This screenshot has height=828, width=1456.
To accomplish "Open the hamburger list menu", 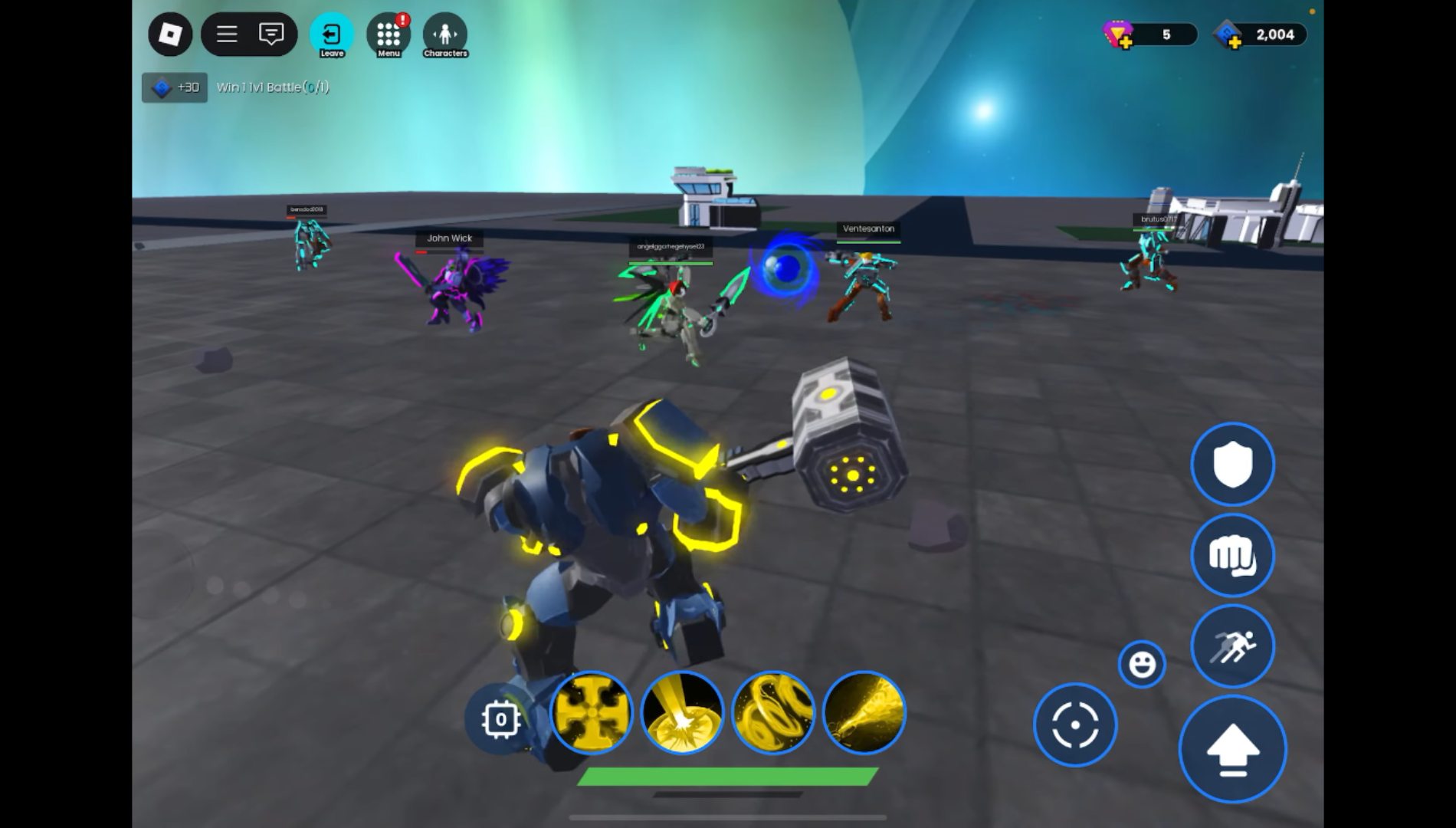I will tap(226, 34).
